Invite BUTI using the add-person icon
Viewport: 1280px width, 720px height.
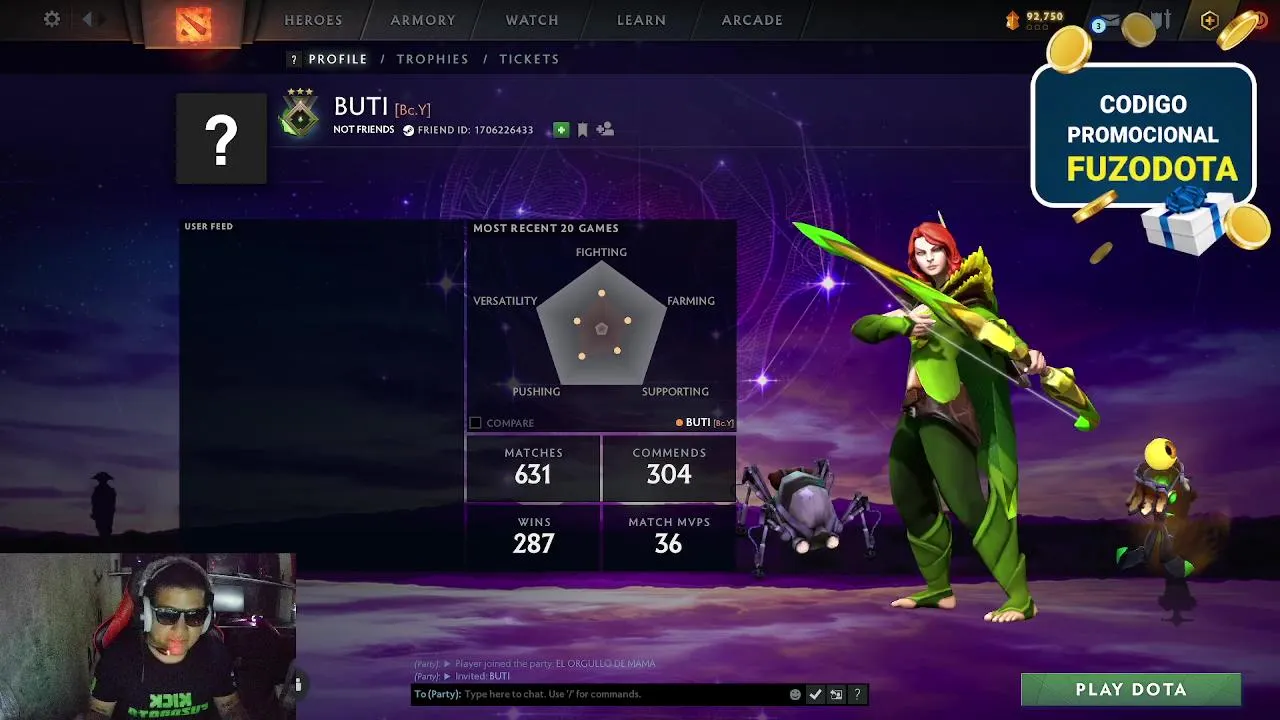click(605, 129)
